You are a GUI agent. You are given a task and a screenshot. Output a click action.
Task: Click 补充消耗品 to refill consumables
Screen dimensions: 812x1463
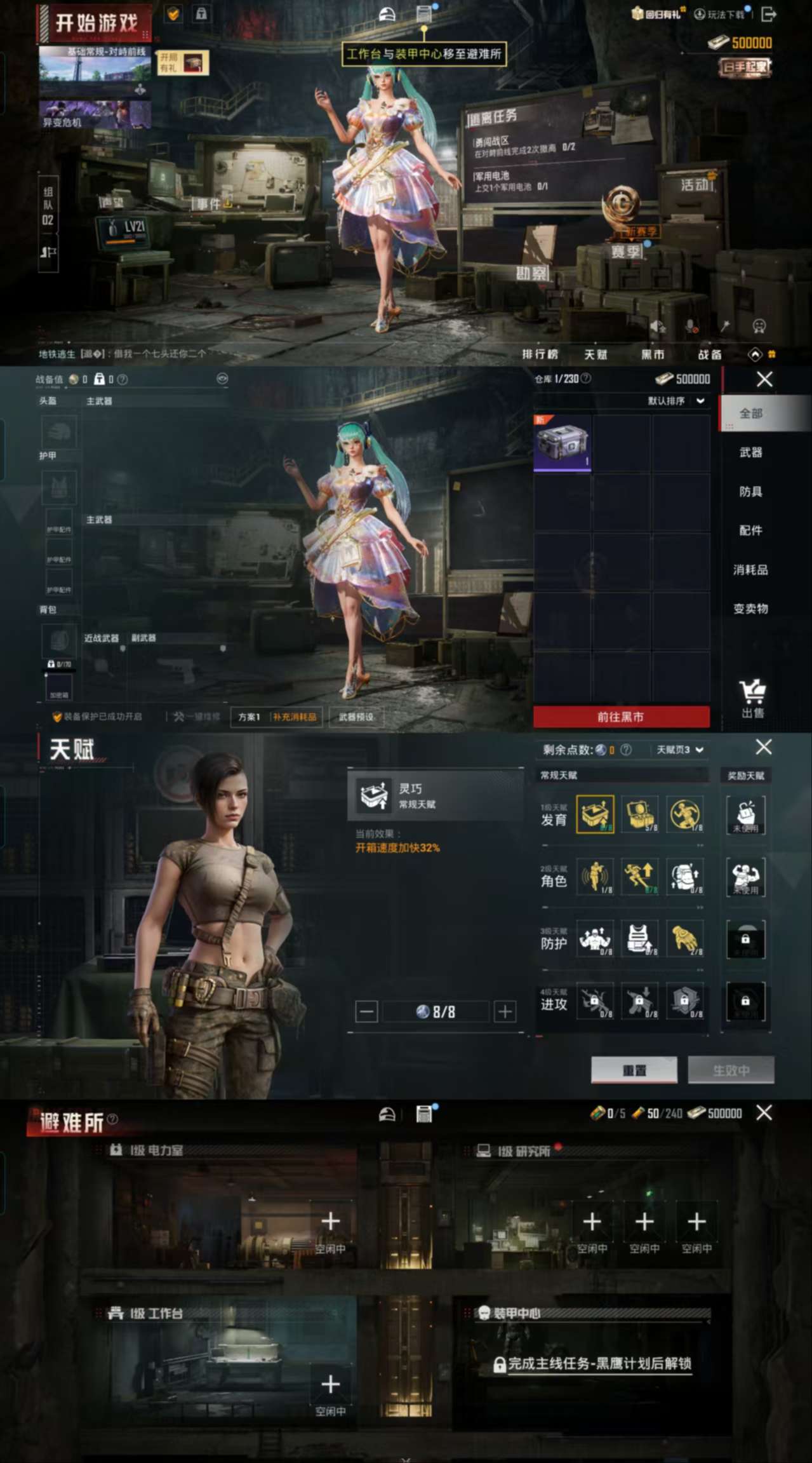[x=295, y=717]
